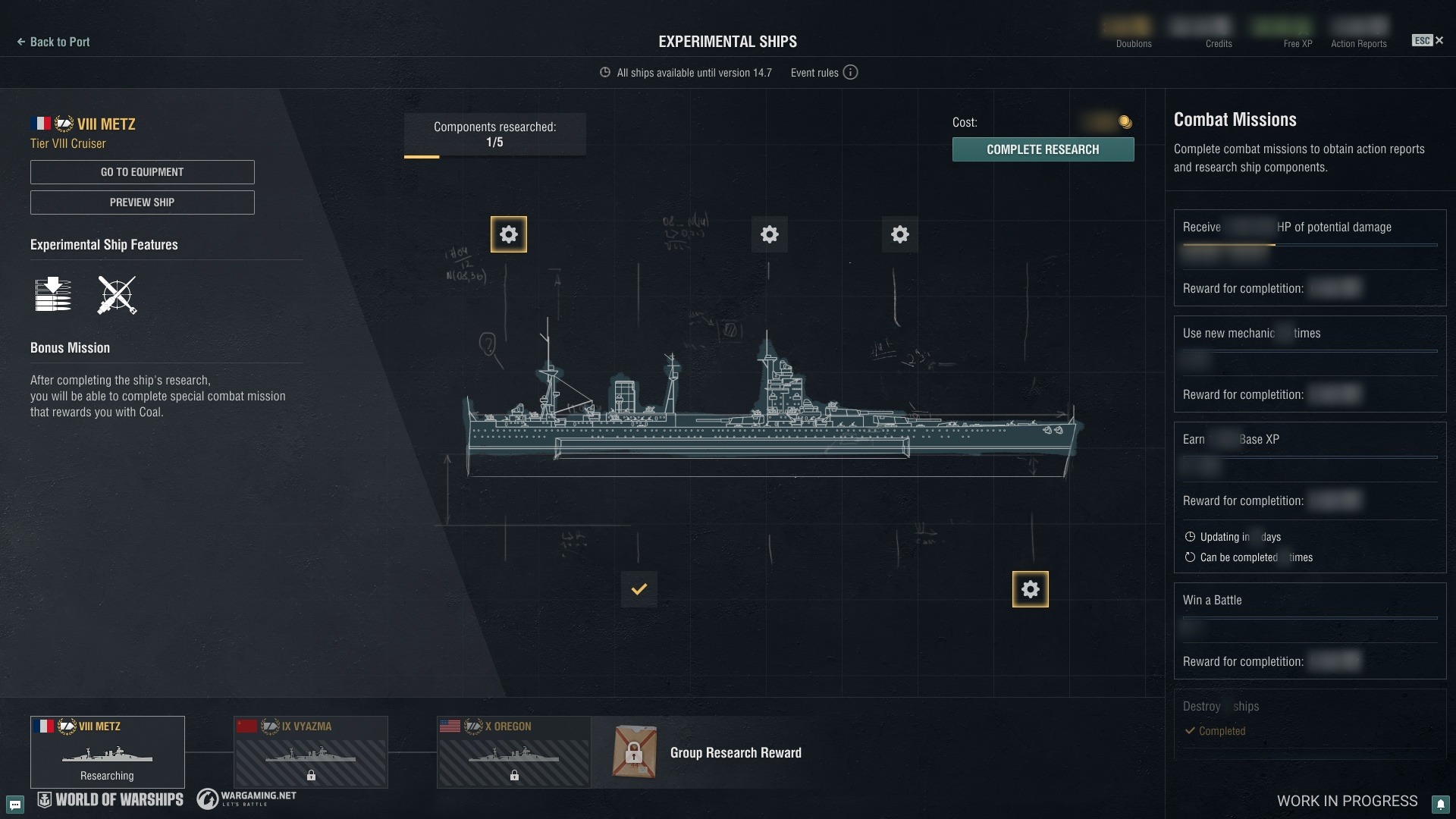
Task: Click the crossed-out torpedo feature icon
Action: 117,295
